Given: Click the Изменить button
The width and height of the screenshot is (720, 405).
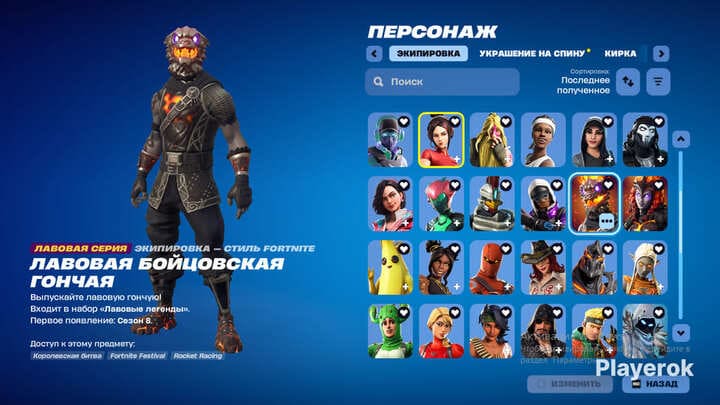Looking at the screenshot, I should [x=570, y=383].
